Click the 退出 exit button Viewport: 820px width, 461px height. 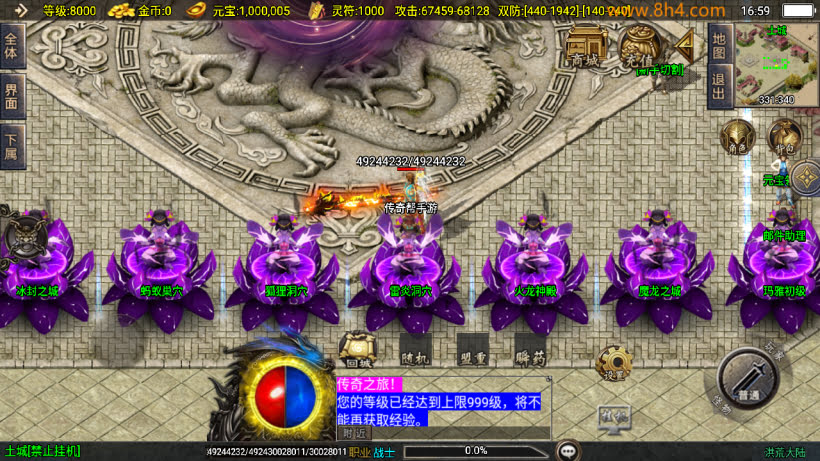tap(718, 85)
